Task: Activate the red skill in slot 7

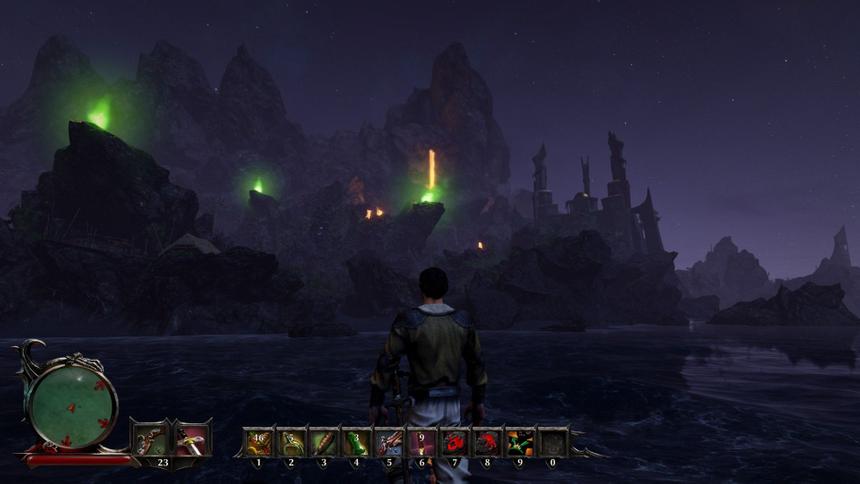Action: [x=455, y=441]
